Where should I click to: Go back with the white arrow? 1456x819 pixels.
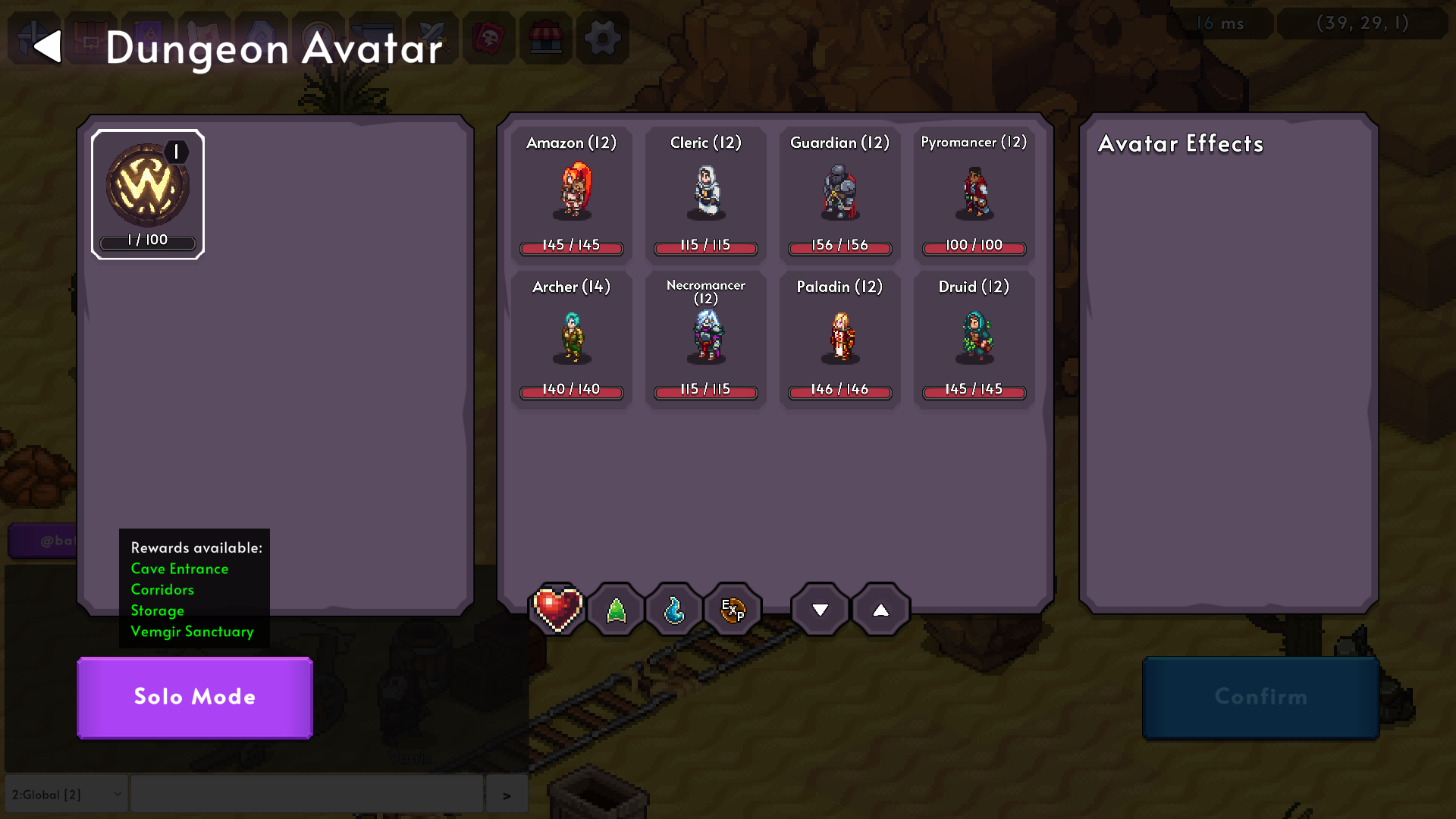(48, 46)
